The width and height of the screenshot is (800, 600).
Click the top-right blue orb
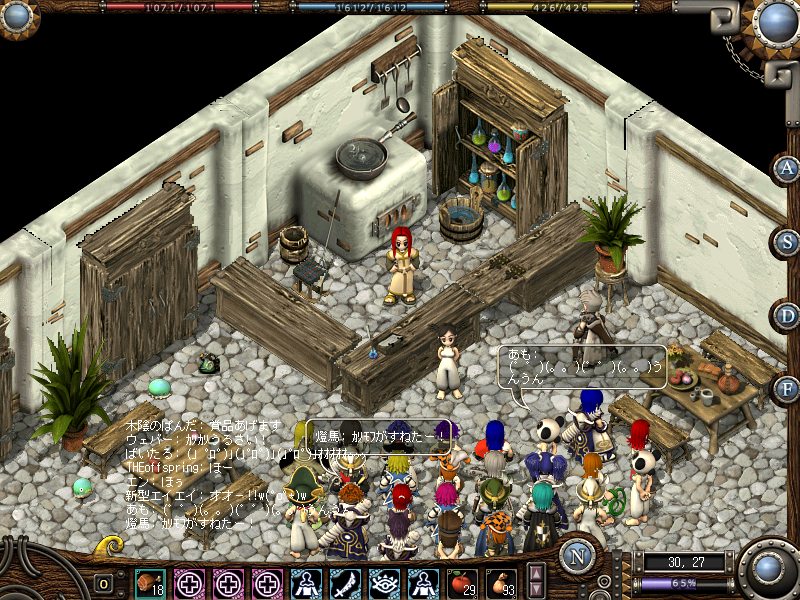tap(776, 22)
